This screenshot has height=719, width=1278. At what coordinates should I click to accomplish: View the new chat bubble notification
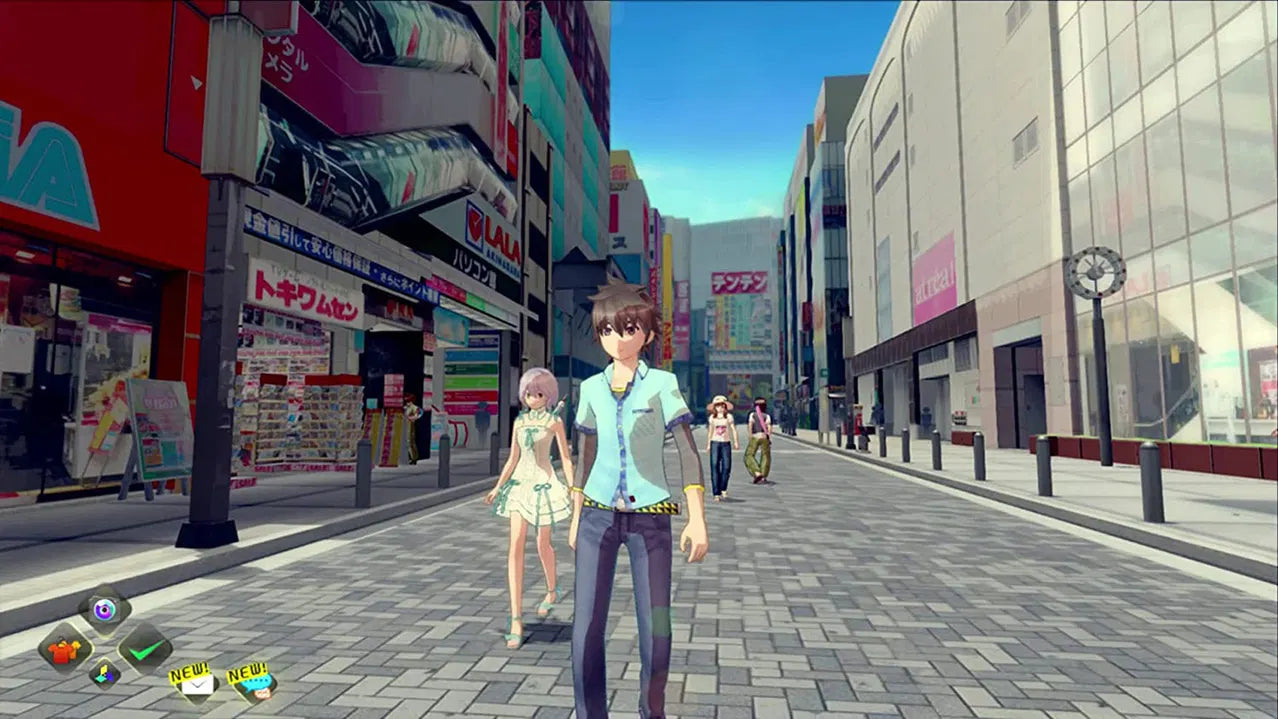point(254,685)
